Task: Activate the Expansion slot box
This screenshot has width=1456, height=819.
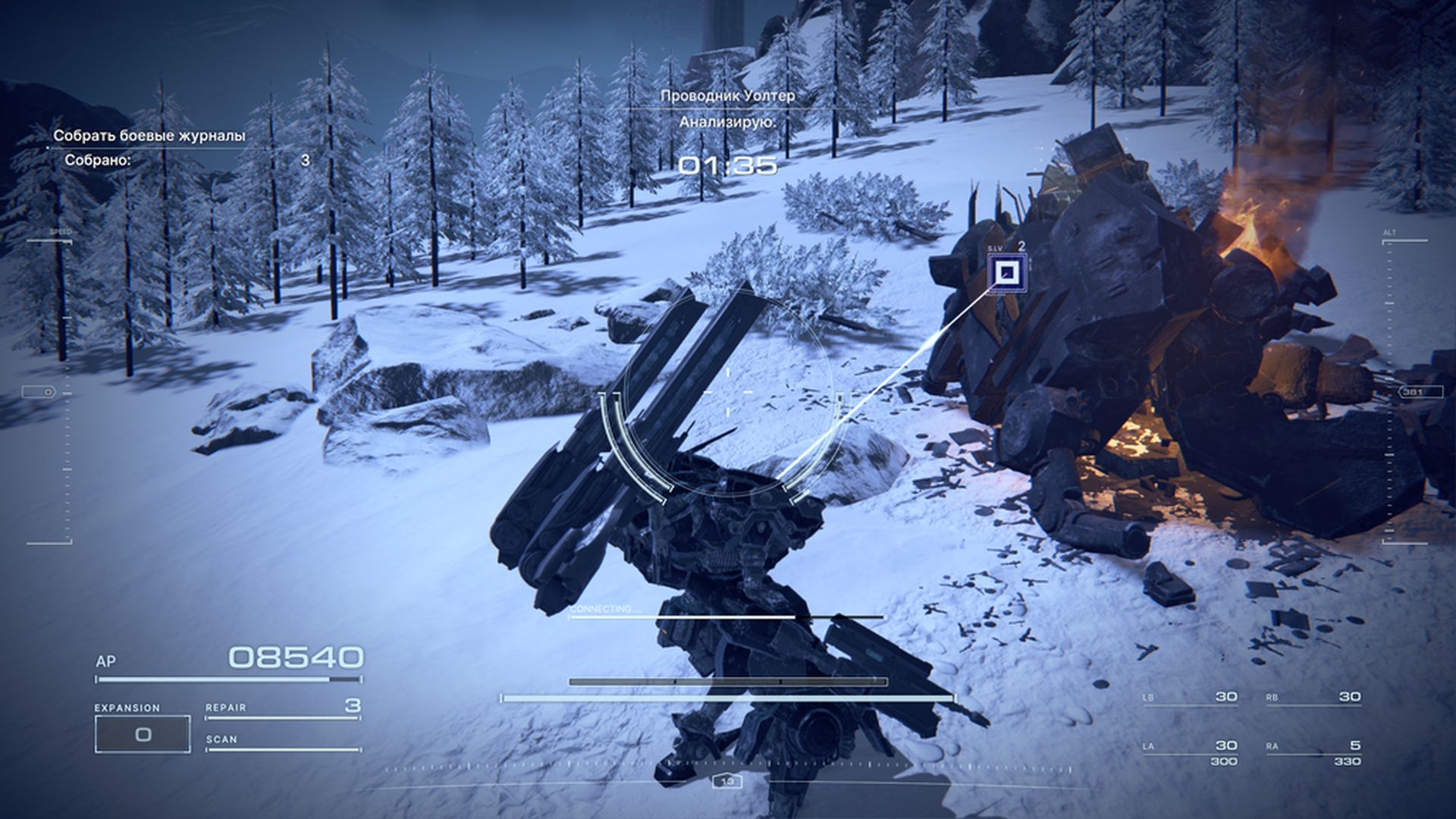Action: pyautogui.click(x=143, y=734)
